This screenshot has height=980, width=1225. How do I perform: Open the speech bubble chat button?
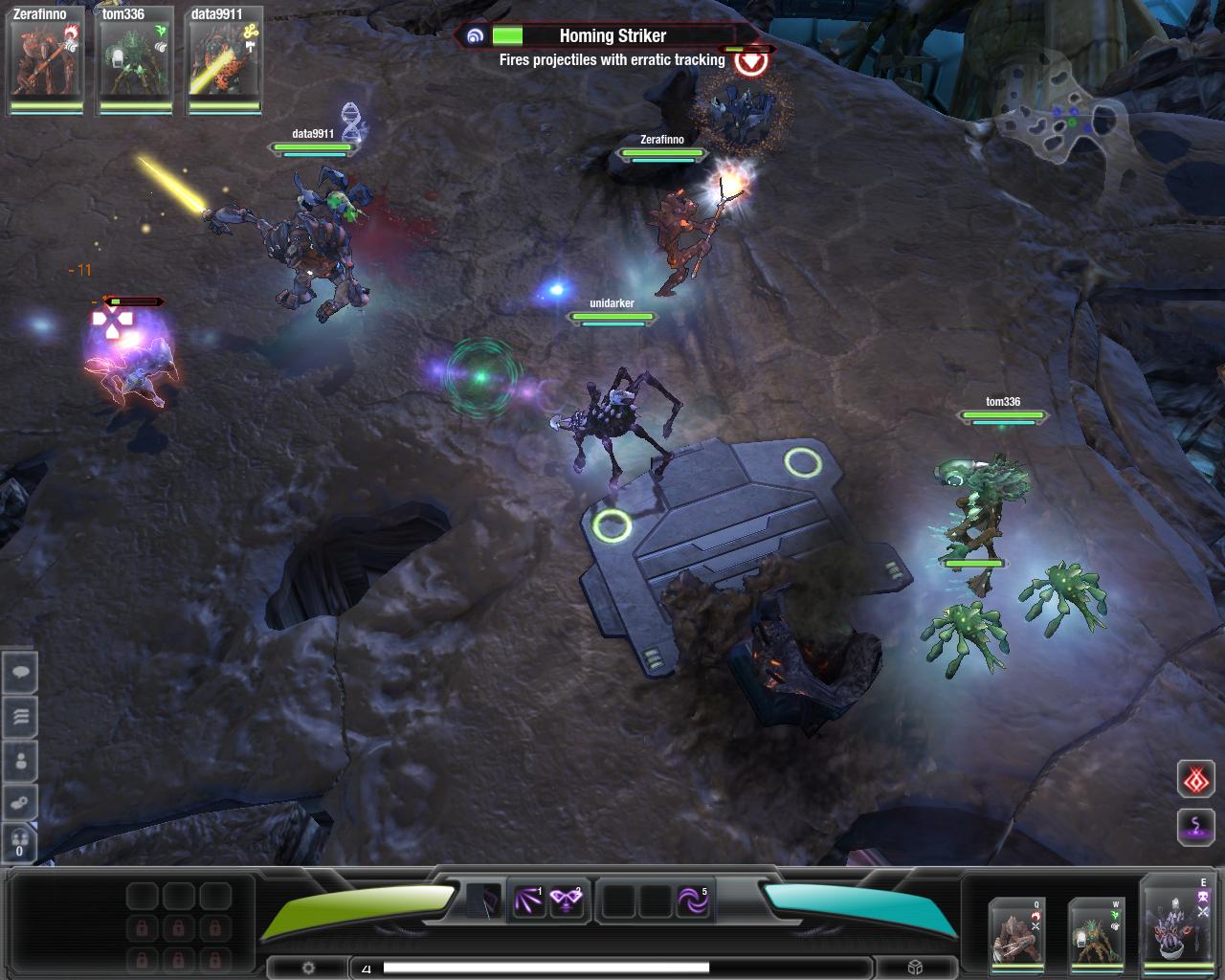(20, 674)
